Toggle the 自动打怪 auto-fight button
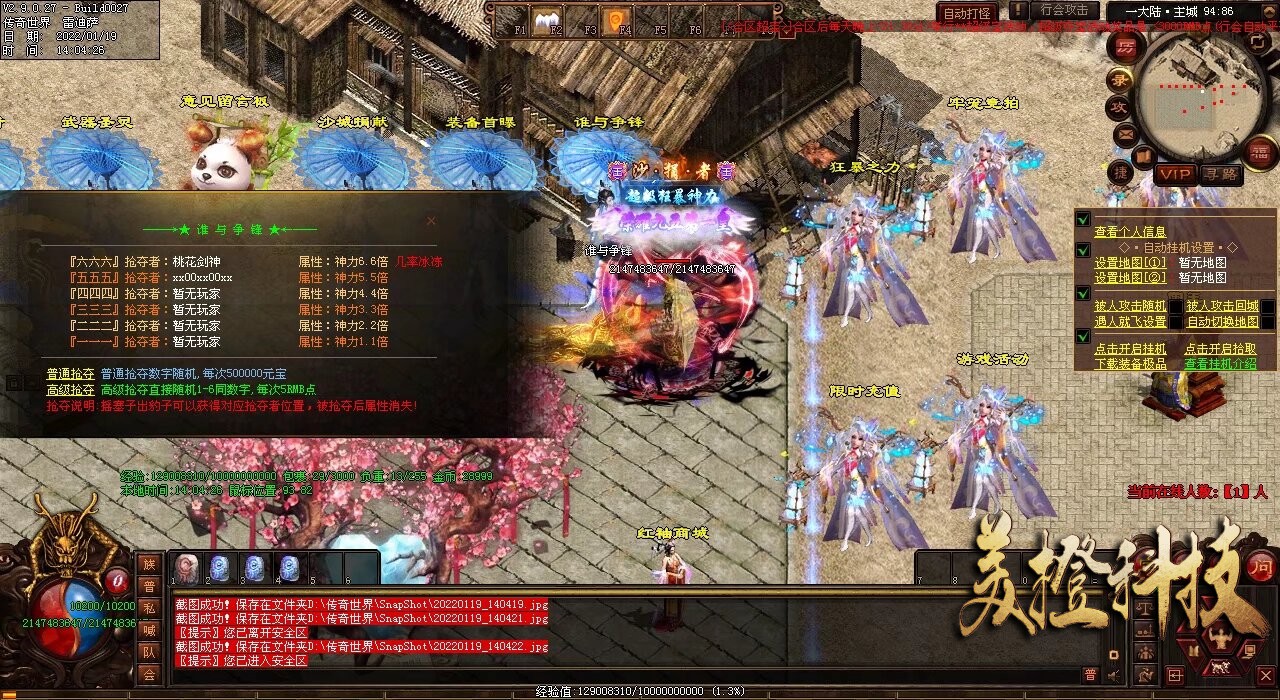The image size is (1280, 700). 968,13
